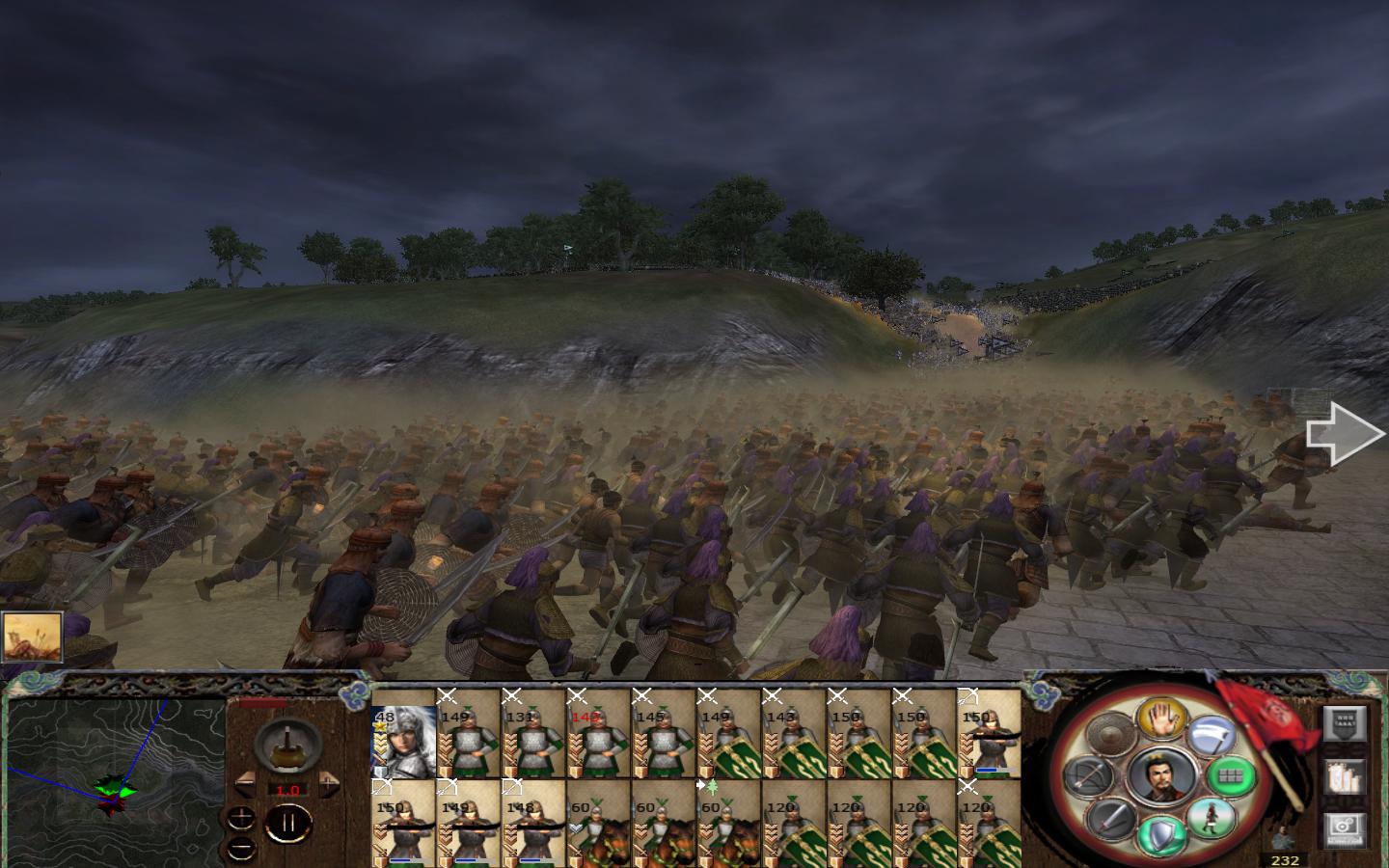Select the group-formation grid icon
This screenshot has width=1389, height=868.
[1232, 775]
